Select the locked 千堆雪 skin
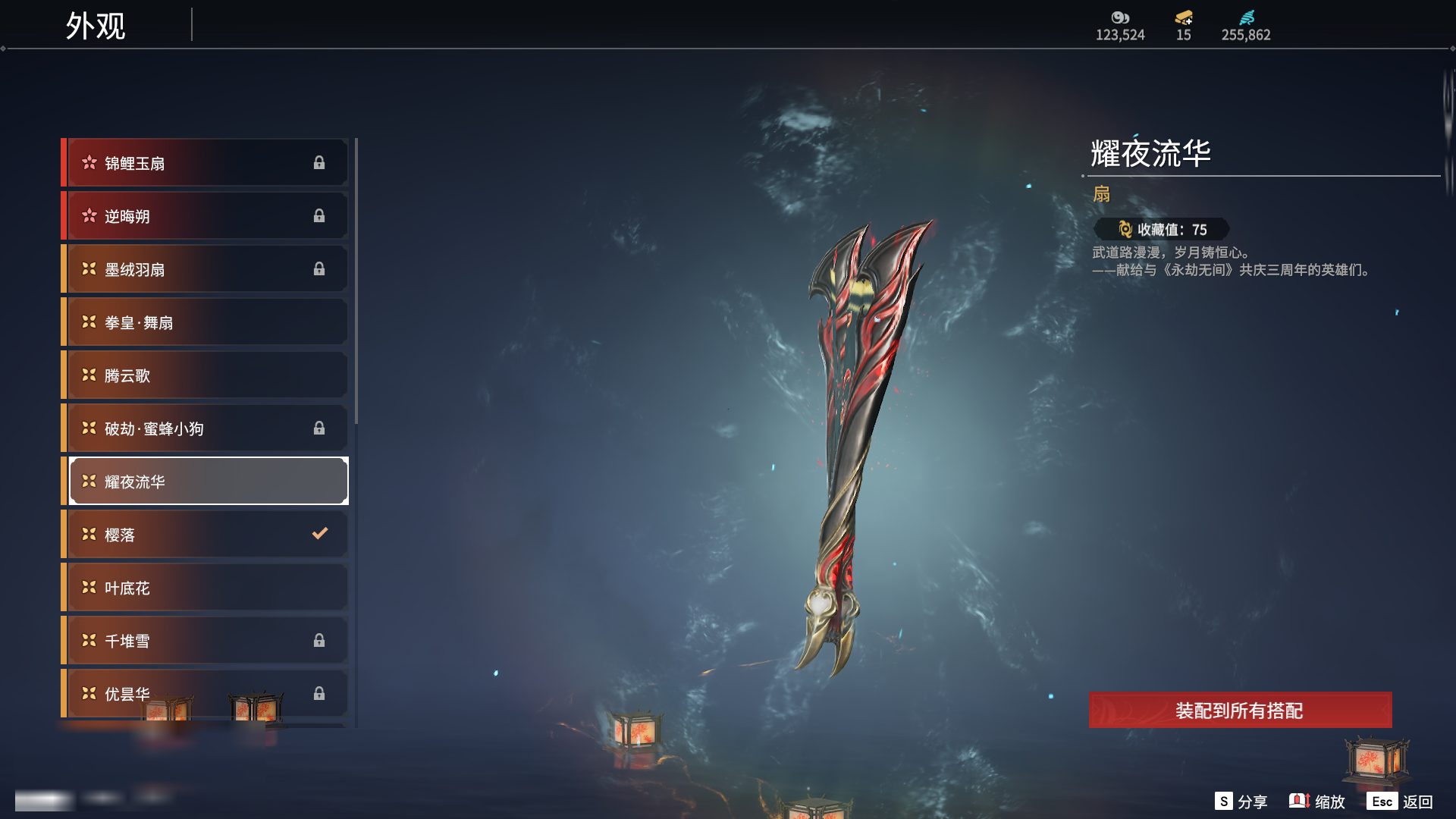 [x=206, y=641]
